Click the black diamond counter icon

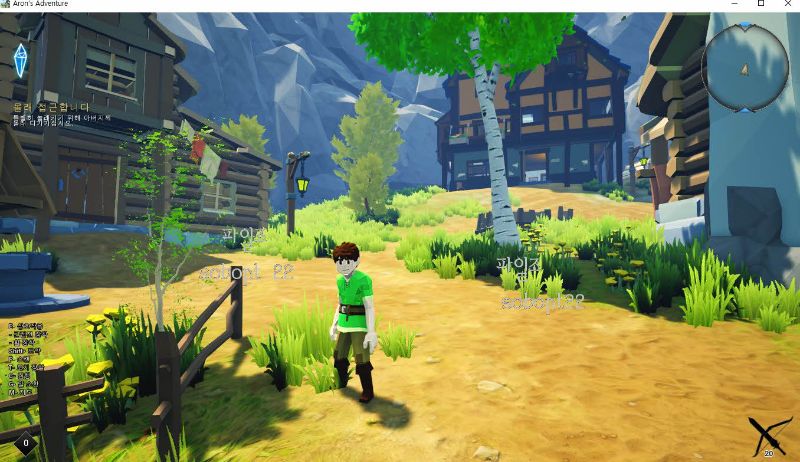coord(25,442)
